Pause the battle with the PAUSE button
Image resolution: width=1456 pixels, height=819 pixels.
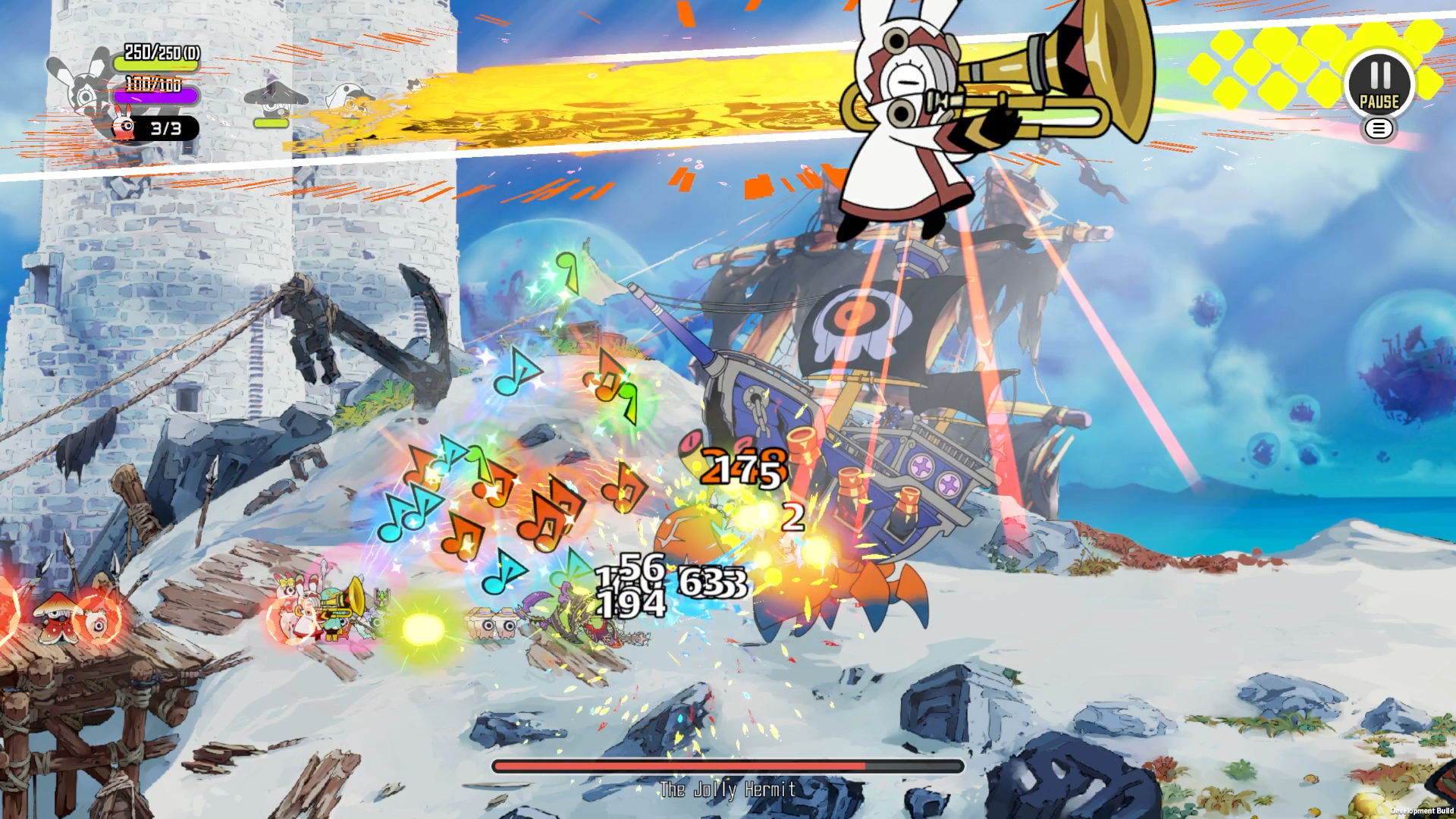coord(1379,83)
